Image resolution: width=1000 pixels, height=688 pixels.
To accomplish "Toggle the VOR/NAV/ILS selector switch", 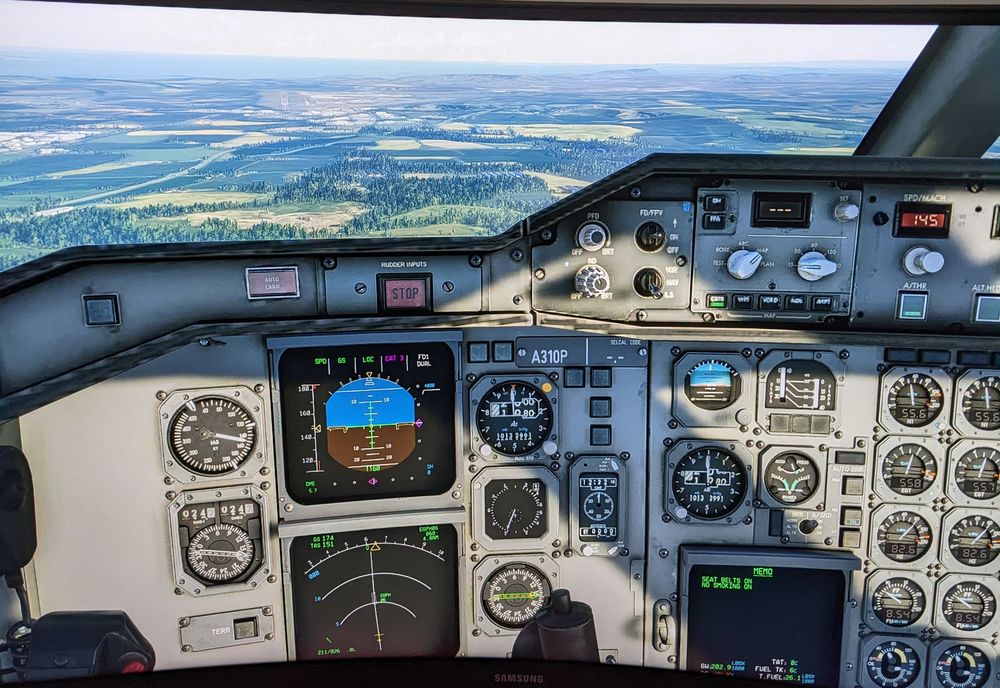I will click(x=648, y=282).
